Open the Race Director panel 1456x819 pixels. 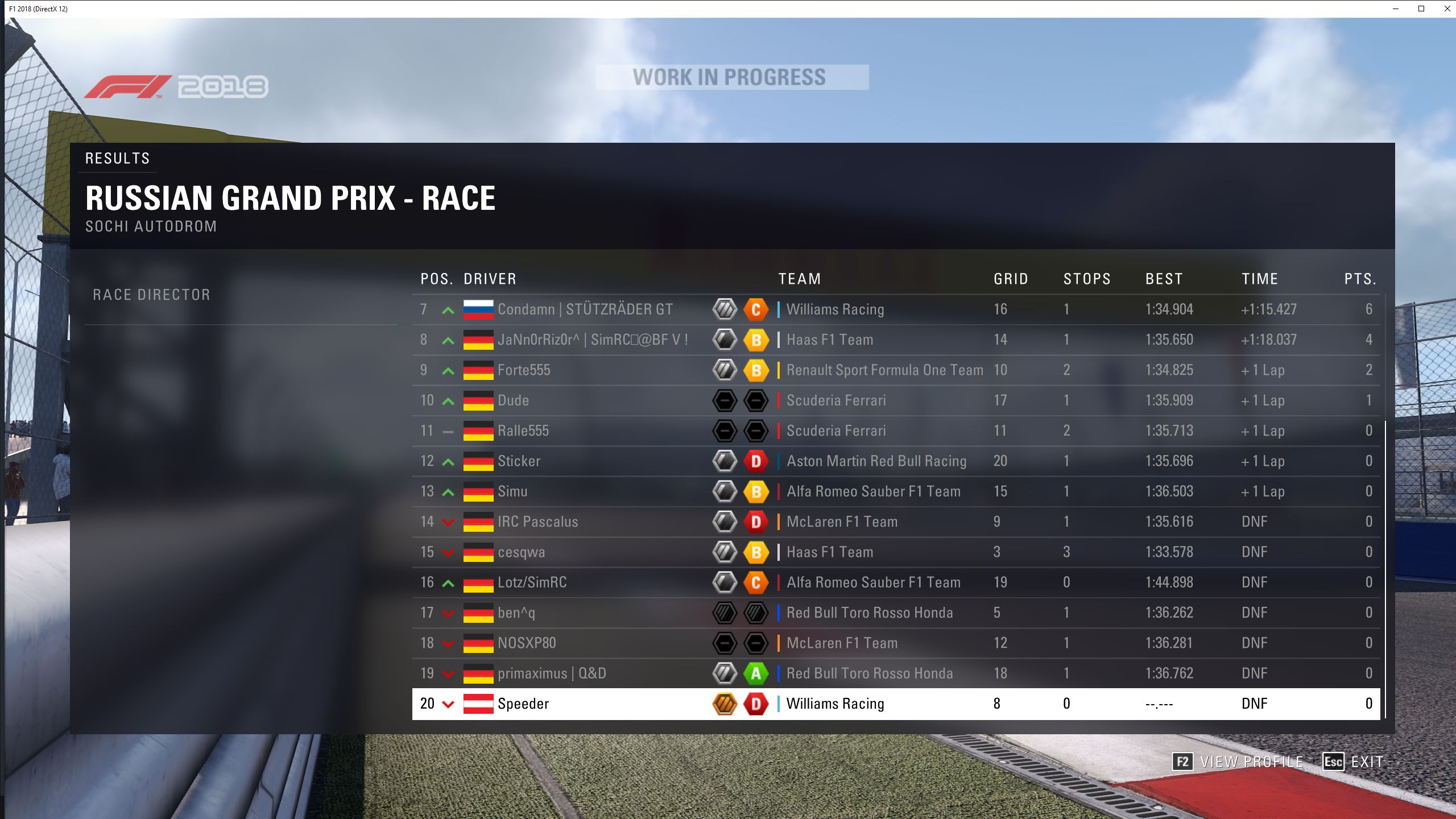151,295
